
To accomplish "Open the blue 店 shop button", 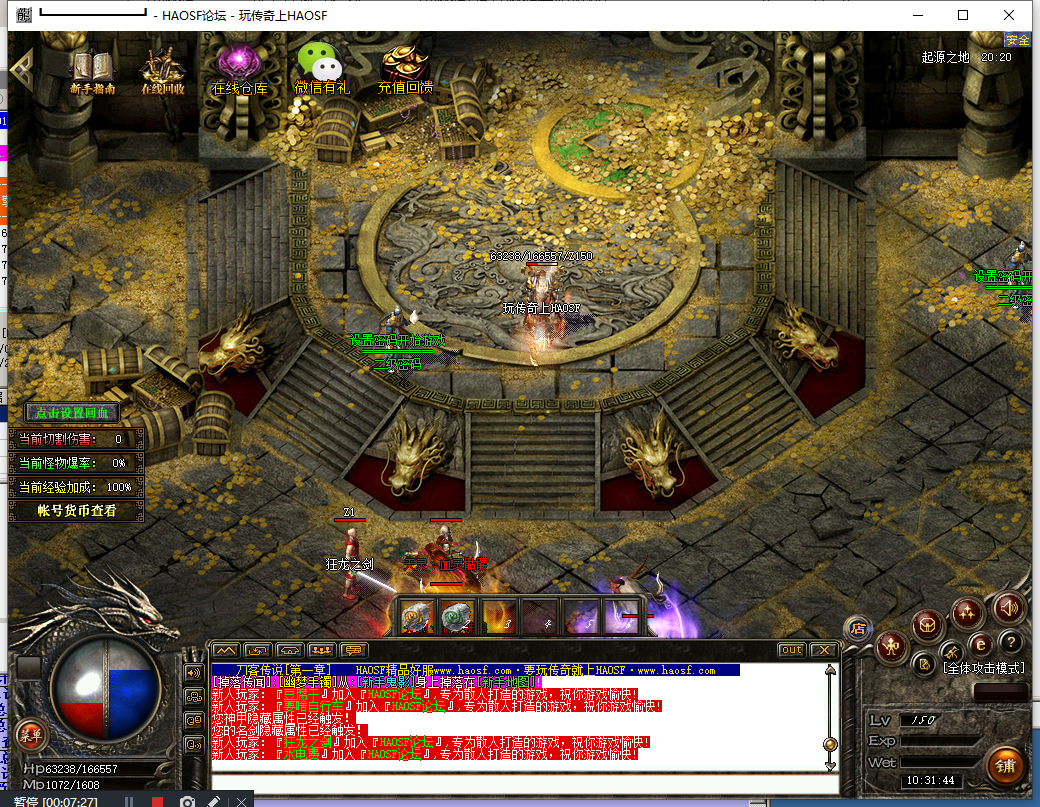I will point(857,628).
